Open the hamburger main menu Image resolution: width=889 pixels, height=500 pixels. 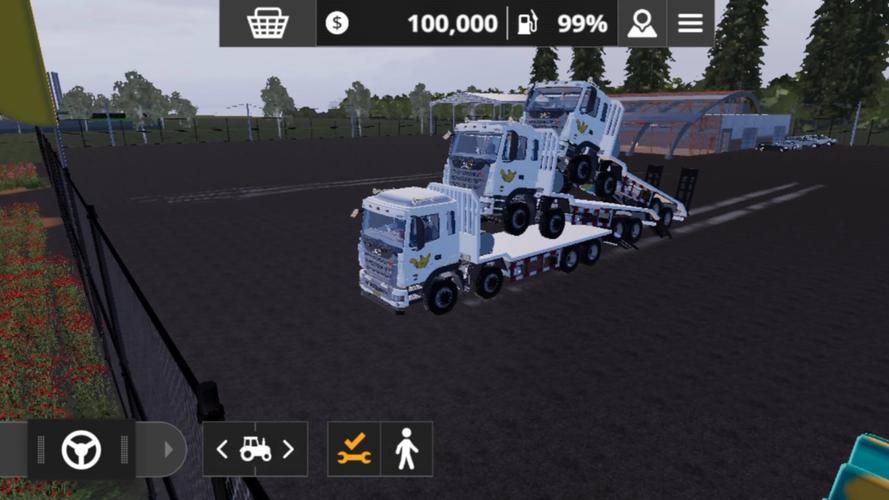690,23
